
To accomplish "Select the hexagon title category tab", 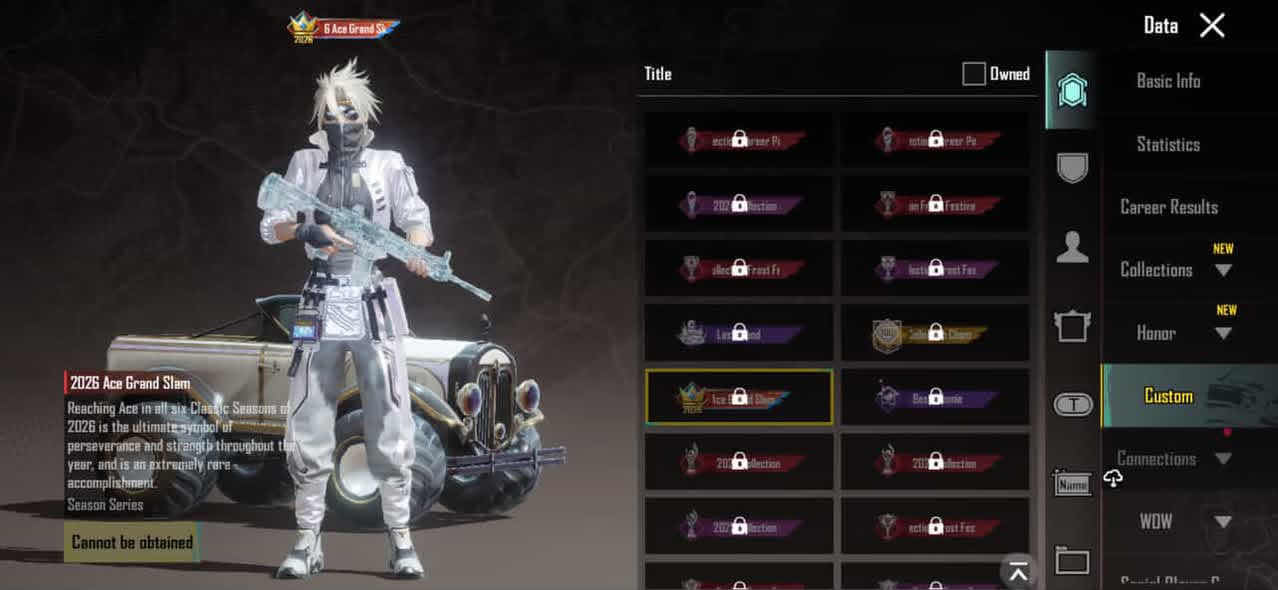I will (1072, 90).
